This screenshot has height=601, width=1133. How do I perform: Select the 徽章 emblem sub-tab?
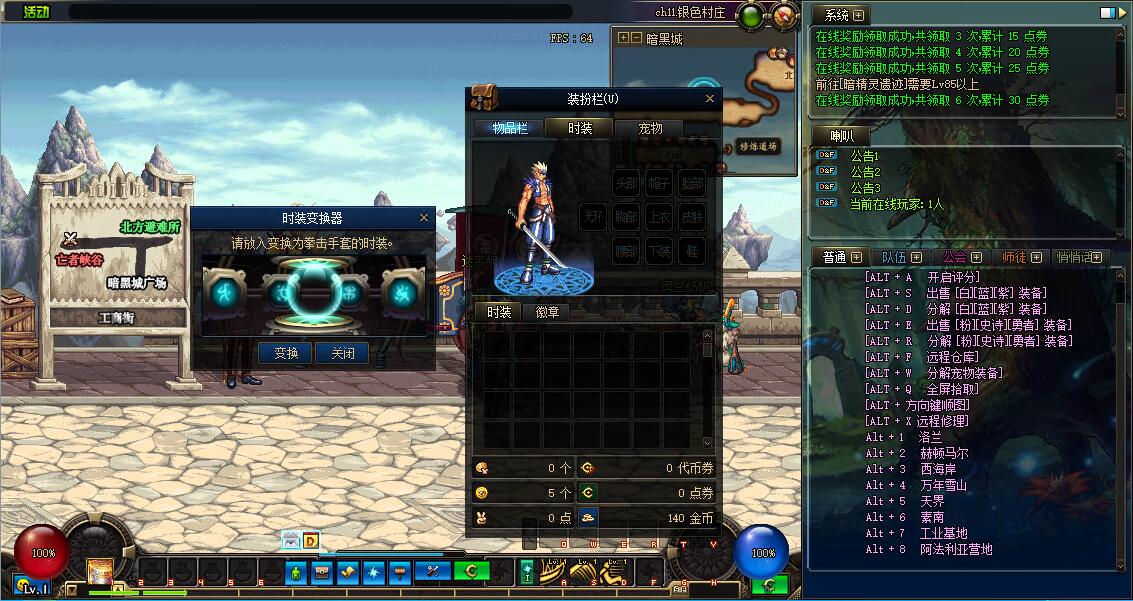coord(547,312)
